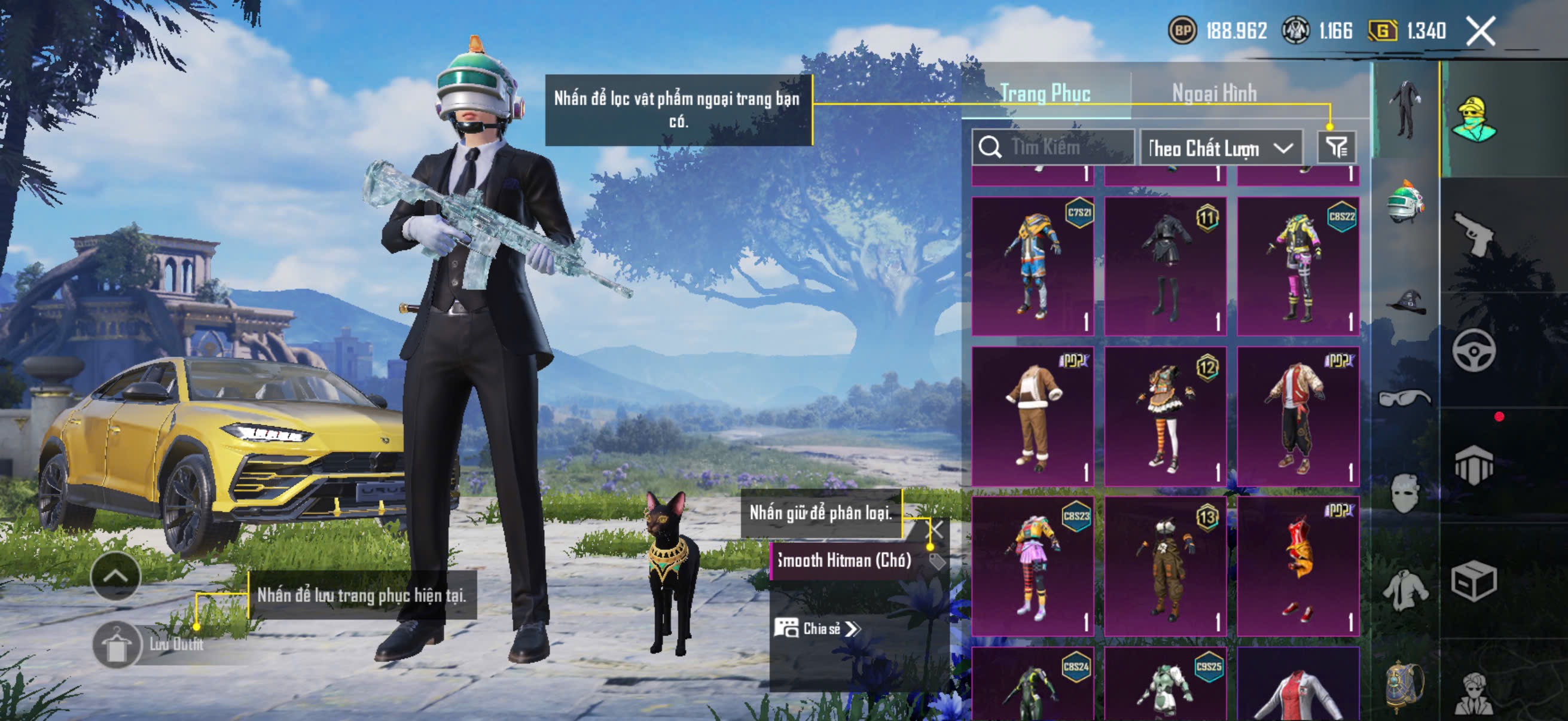Share the outfit via Chia sẻ
Image resolution: width=1568 pixels, height=721 pixels.
(817, 628)
